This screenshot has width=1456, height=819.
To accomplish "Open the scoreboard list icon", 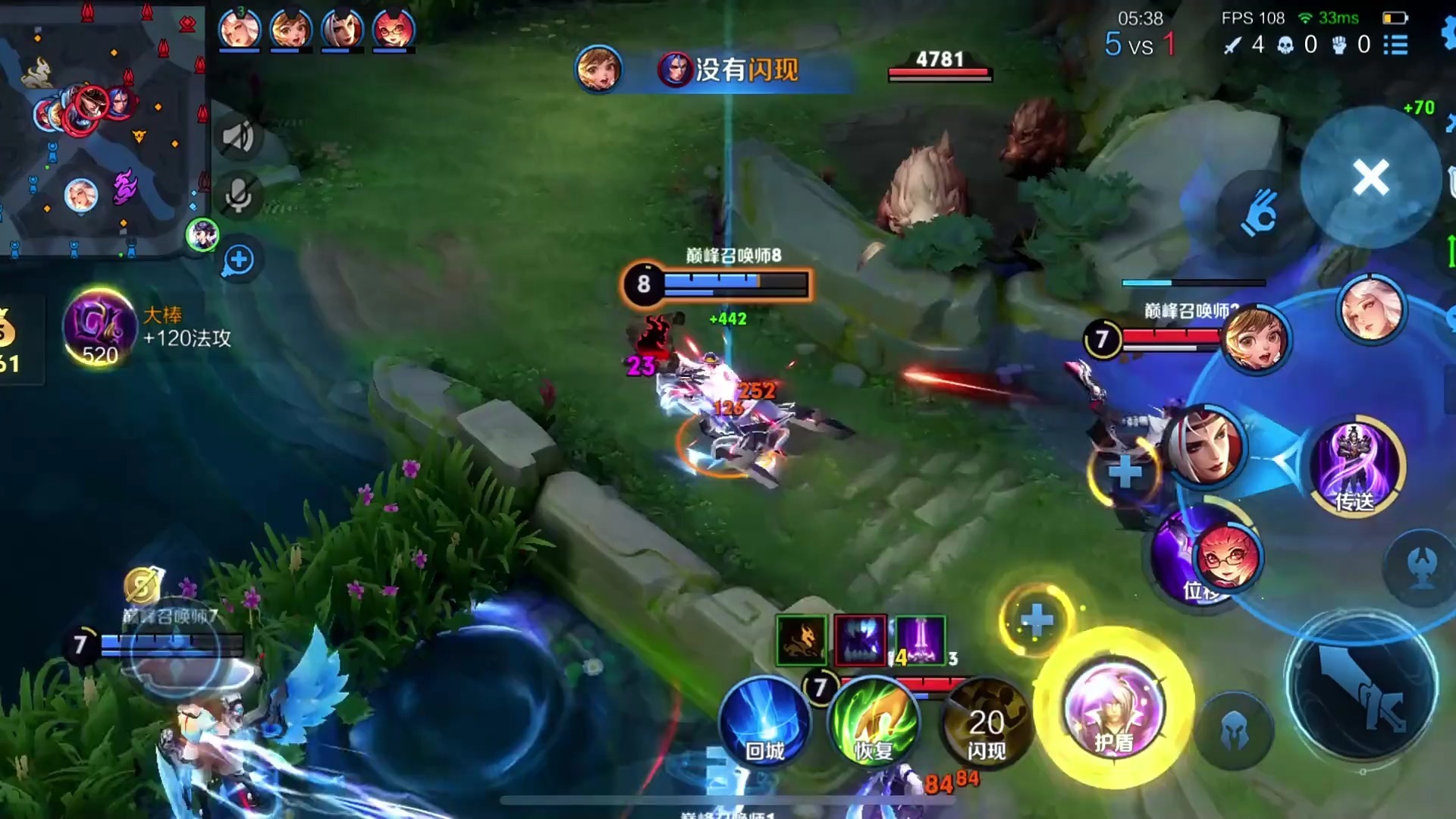I will pyautogui.click(x=1395, y=45).
